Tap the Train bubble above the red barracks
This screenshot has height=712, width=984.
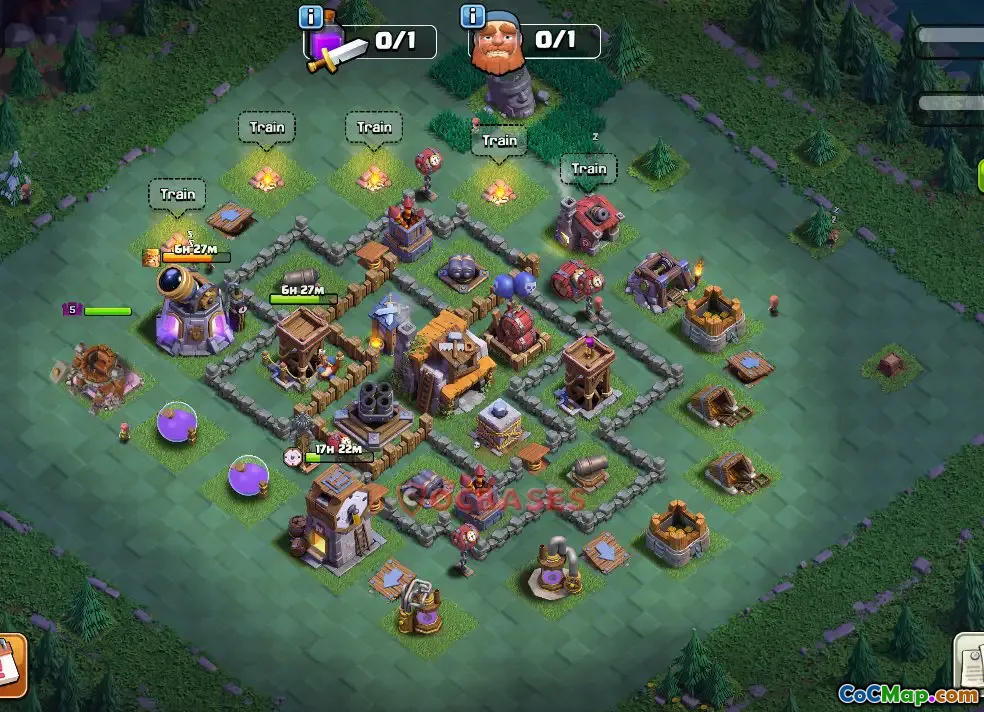589,169
